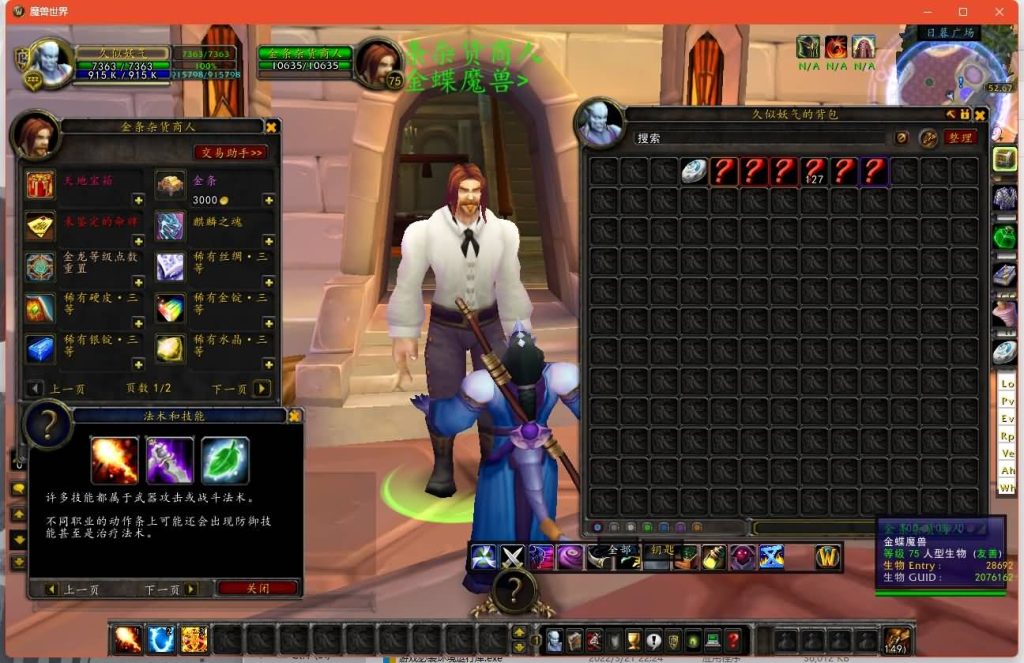Activate the fireball ability on action bar
This screenshot has width=1024, height=663.
127,639
